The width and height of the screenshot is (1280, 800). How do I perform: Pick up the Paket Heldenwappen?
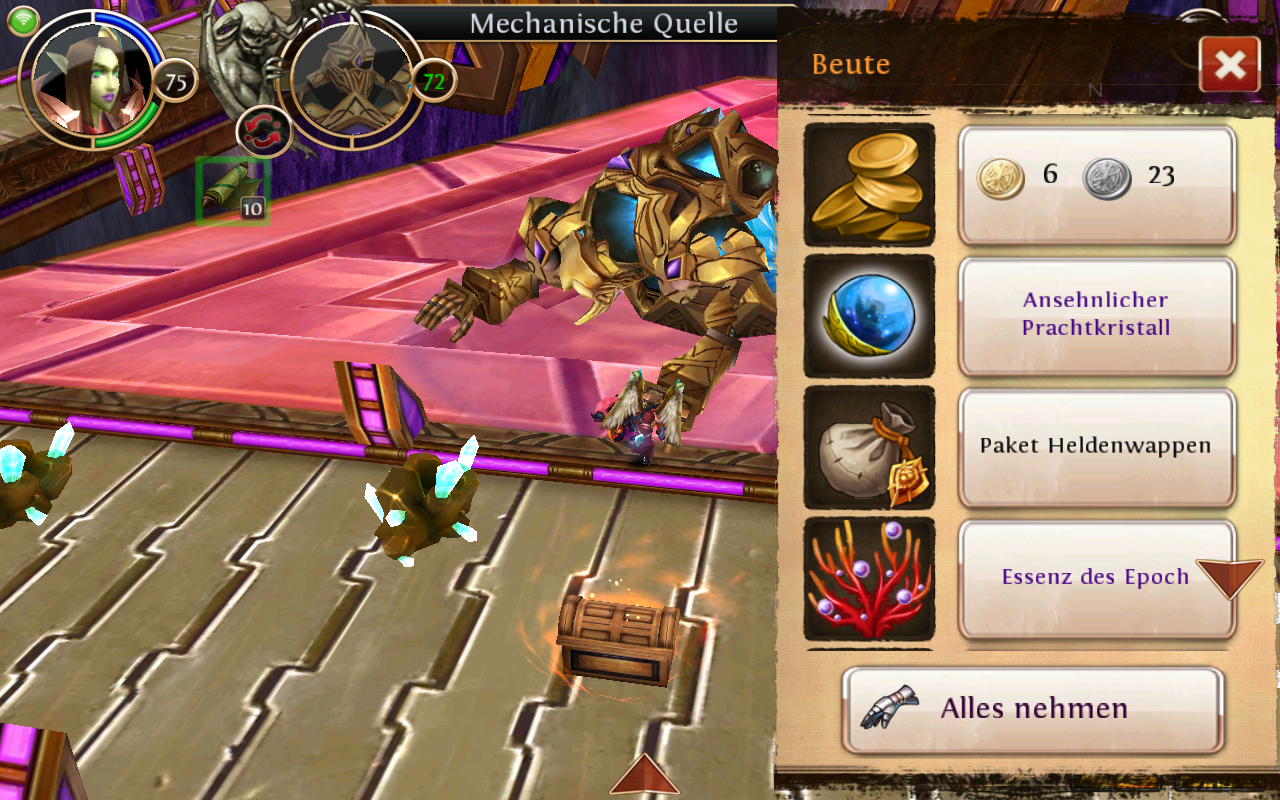pos(1097,446)
